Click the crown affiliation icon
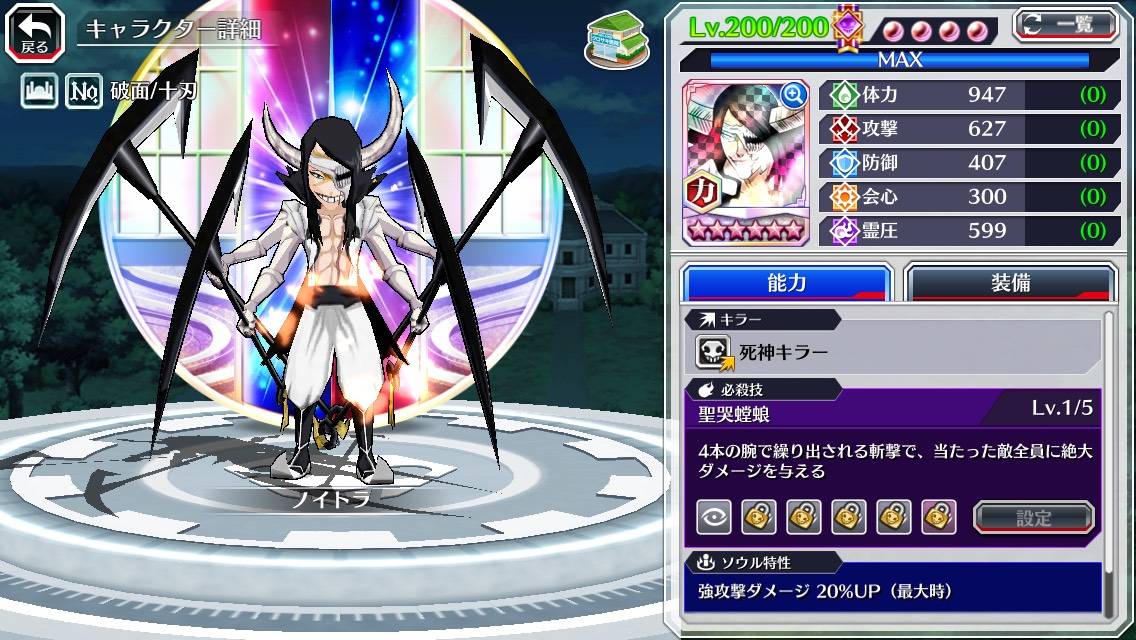 [39, 93]
